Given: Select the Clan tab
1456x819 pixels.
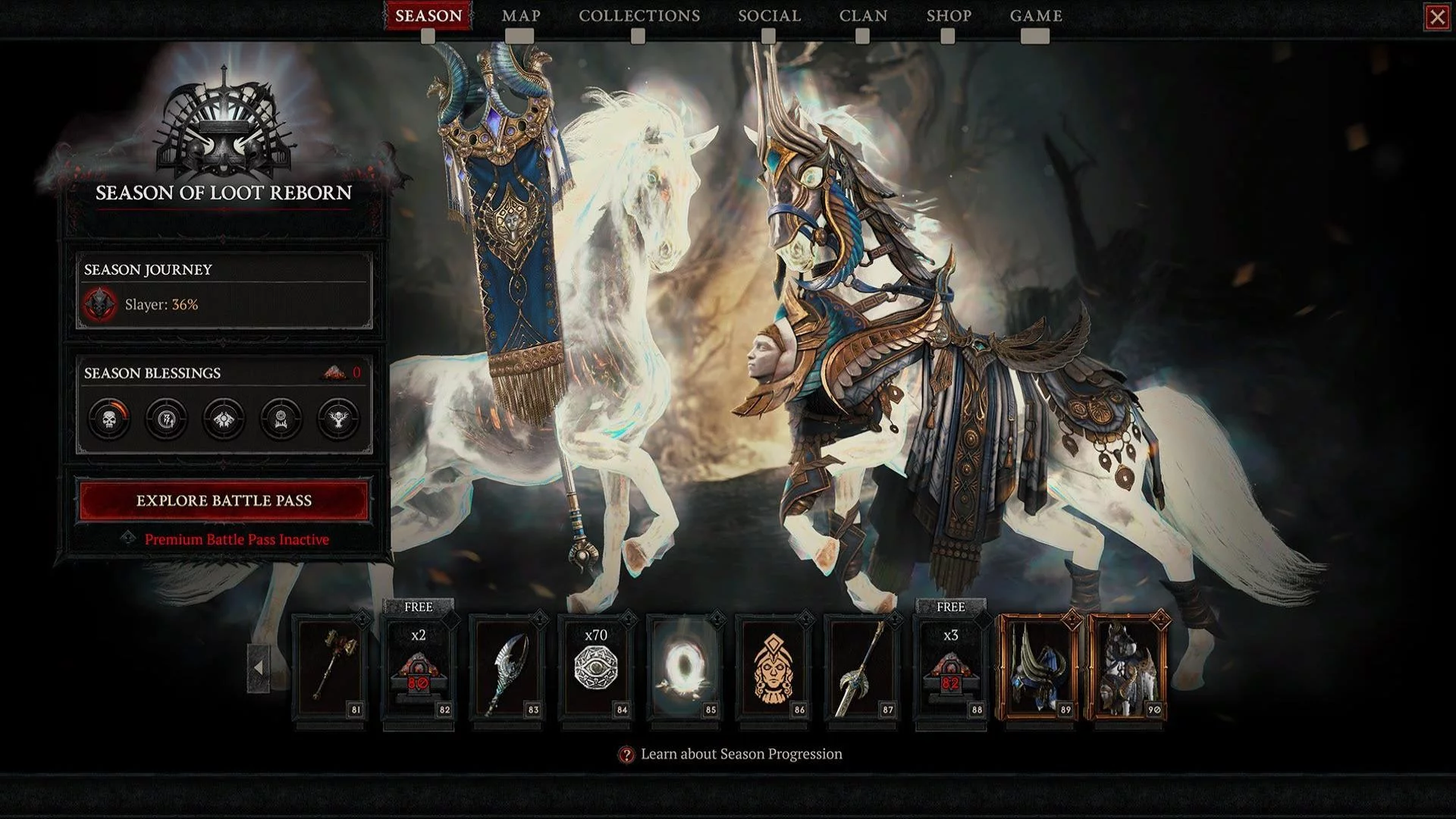Looking at the screenshot, I should pos(863,16).
